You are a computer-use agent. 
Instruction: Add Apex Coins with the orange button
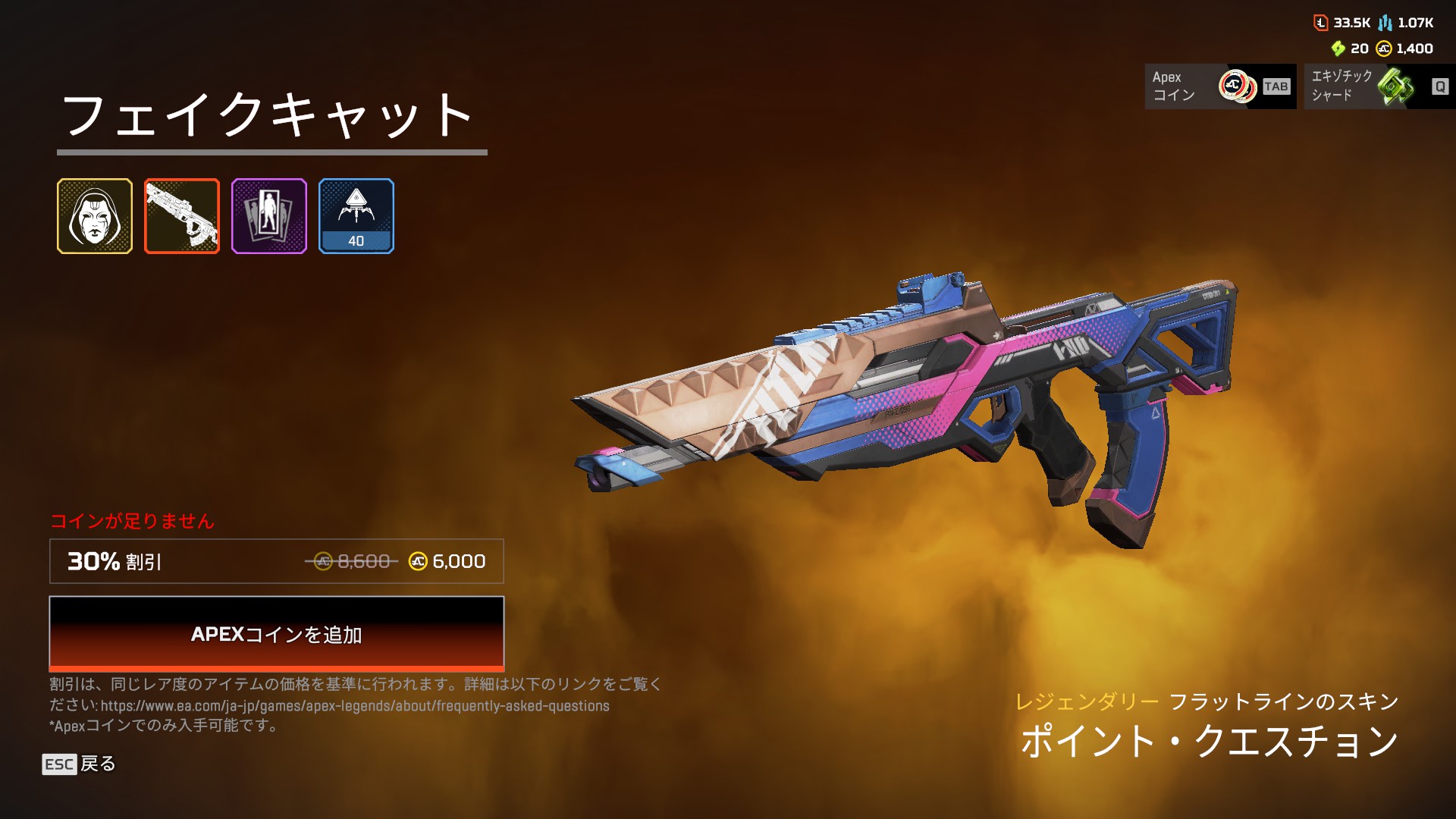[276, 634]
